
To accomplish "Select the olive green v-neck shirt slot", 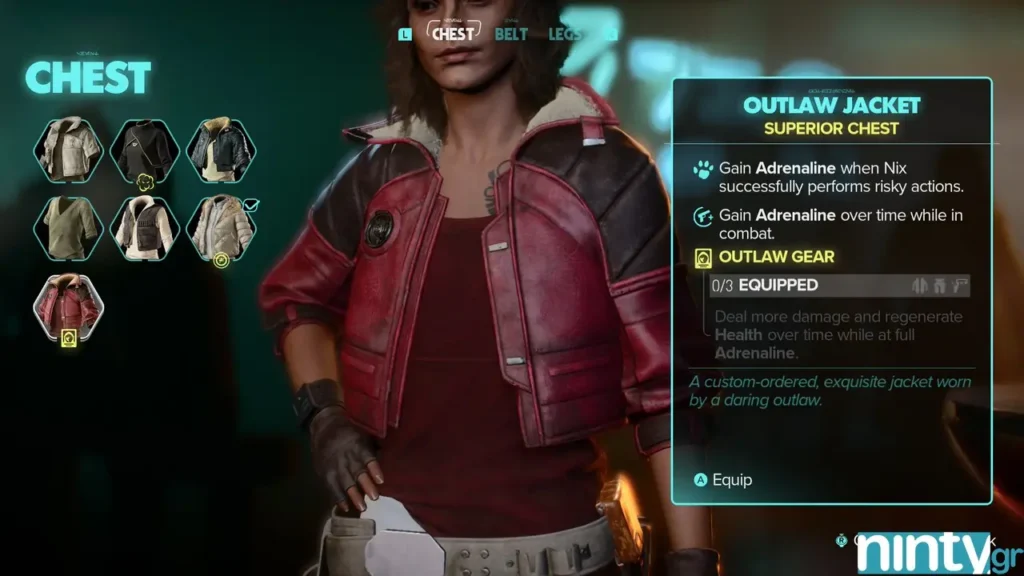I will point(68,227).
